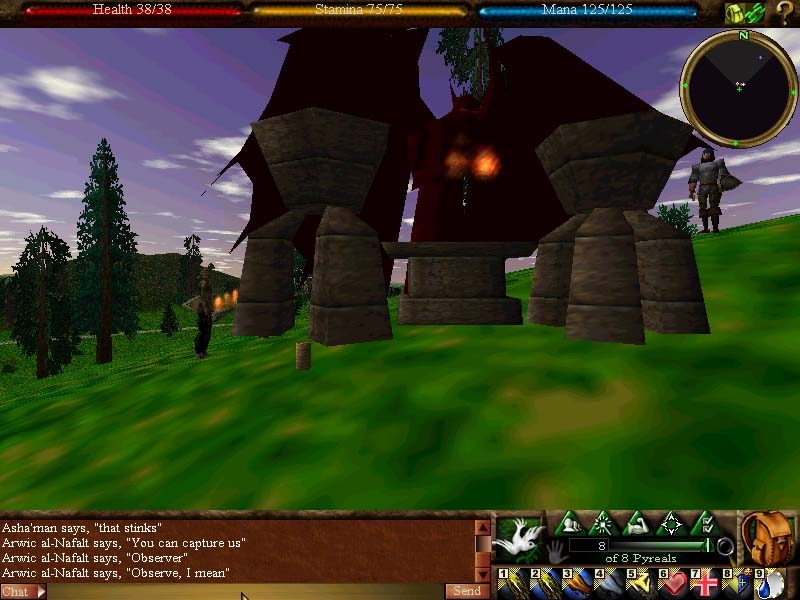This screenshot has height=600, width=800.
Task: Open the question mark help icon
Action: pos(784,13)
